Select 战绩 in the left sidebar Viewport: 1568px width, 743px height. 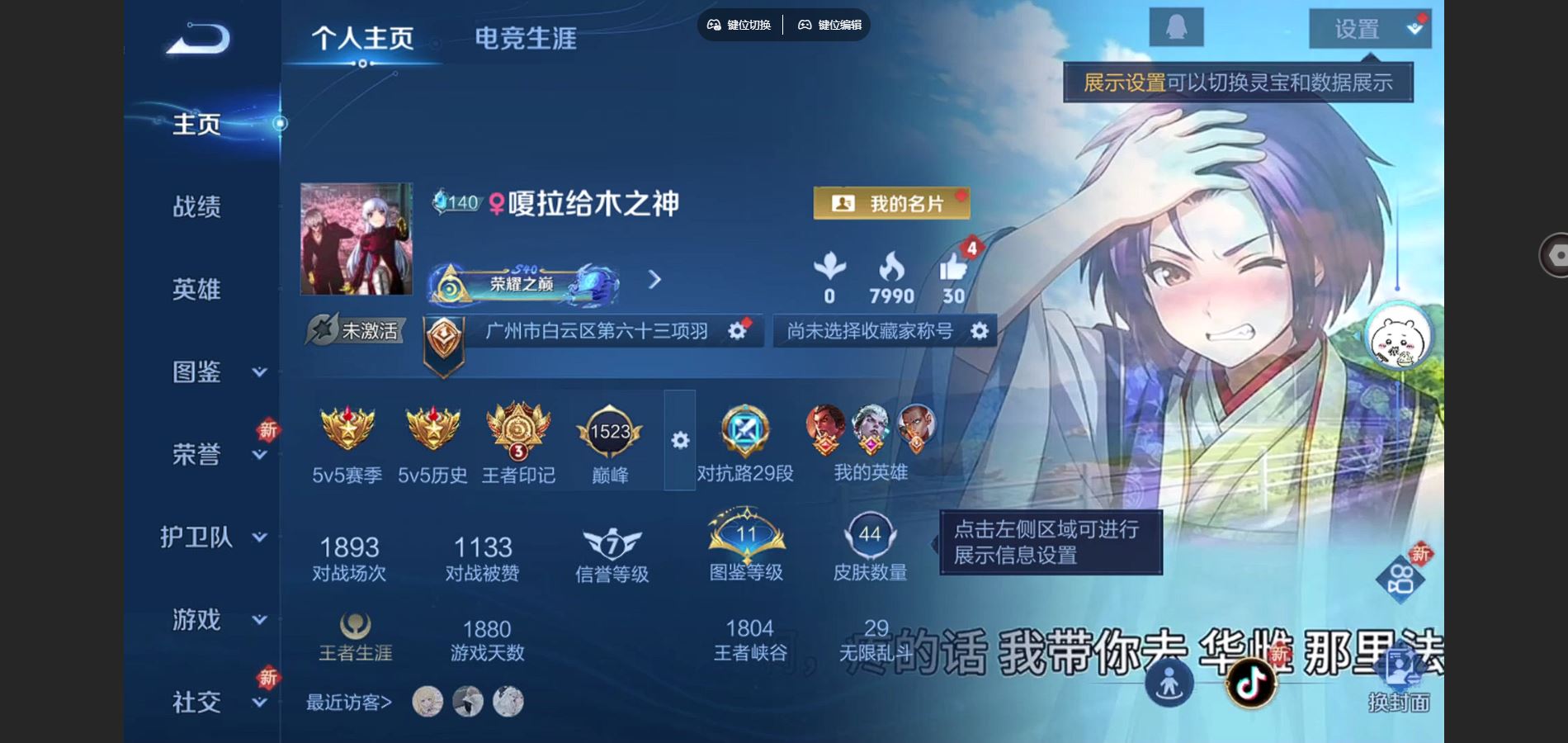pos(197,208)
